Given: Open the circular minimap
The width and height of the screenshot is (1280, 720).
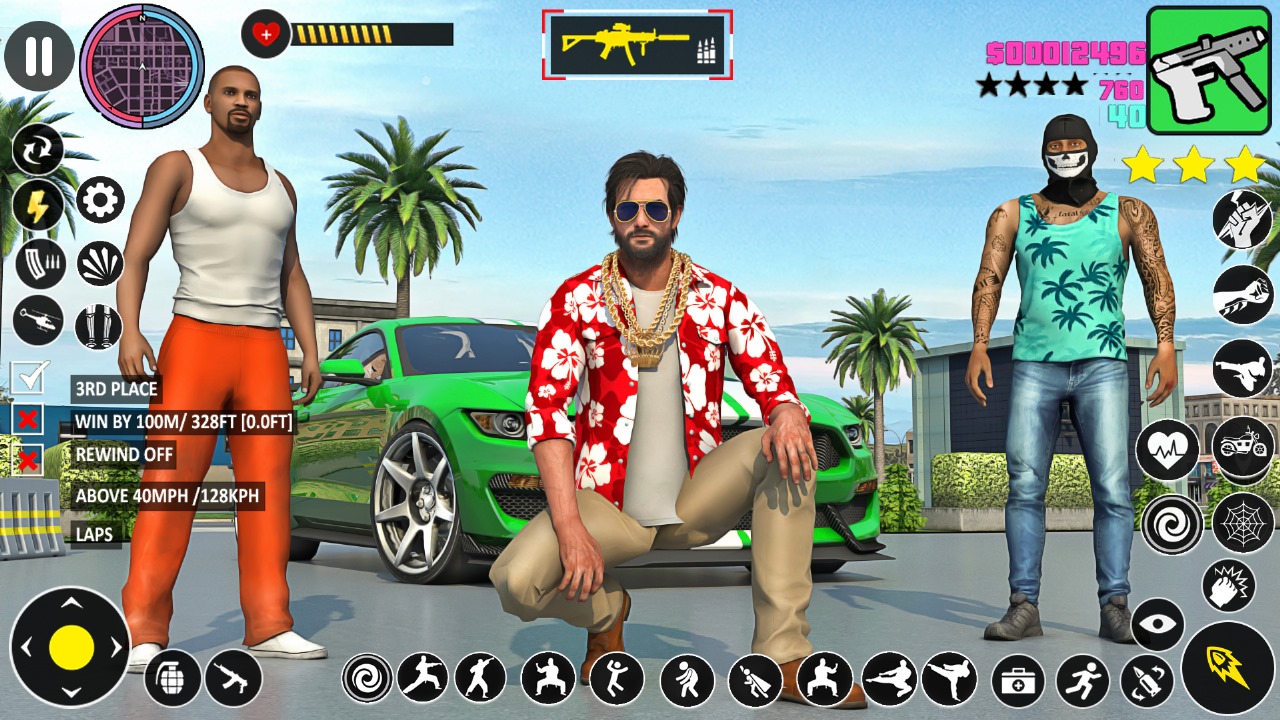Looking at the screenshot, I should pyautogui.click(x=142, y=66).
